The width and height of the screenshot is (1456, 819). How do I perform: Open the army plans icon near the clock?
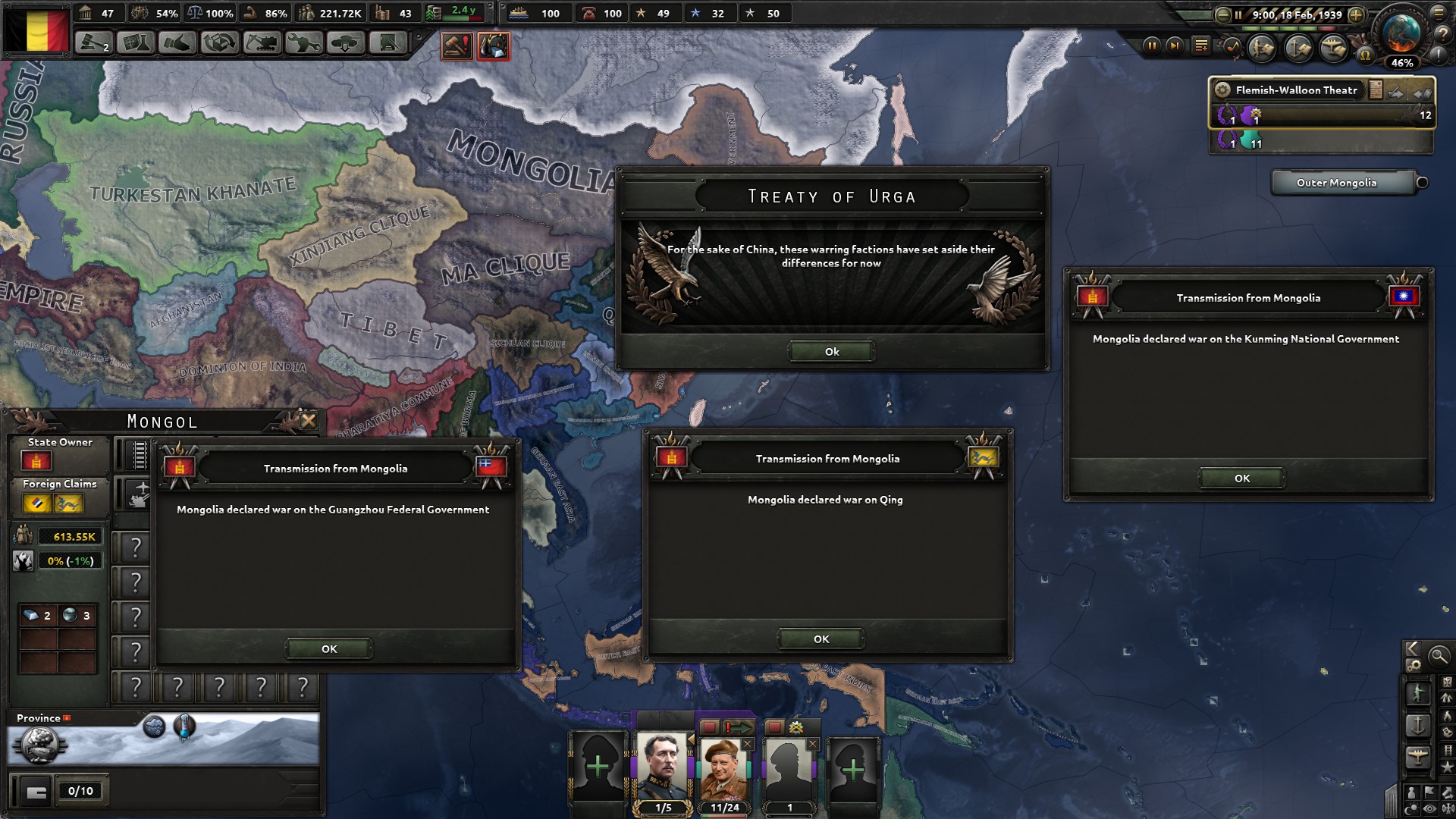(1263, 48)
